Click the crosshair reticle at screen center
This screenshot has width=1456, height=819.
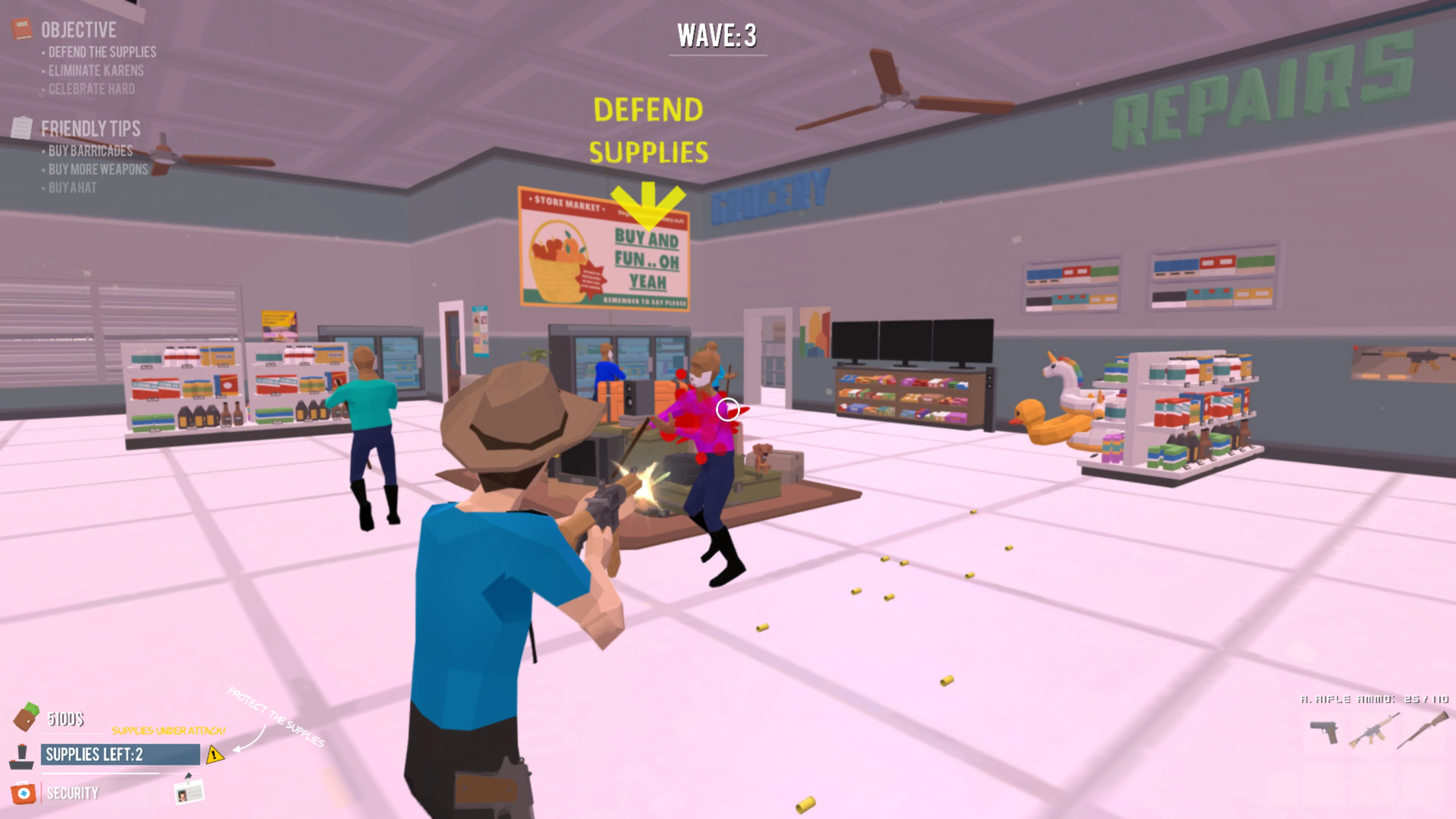(x=728, y=410)
